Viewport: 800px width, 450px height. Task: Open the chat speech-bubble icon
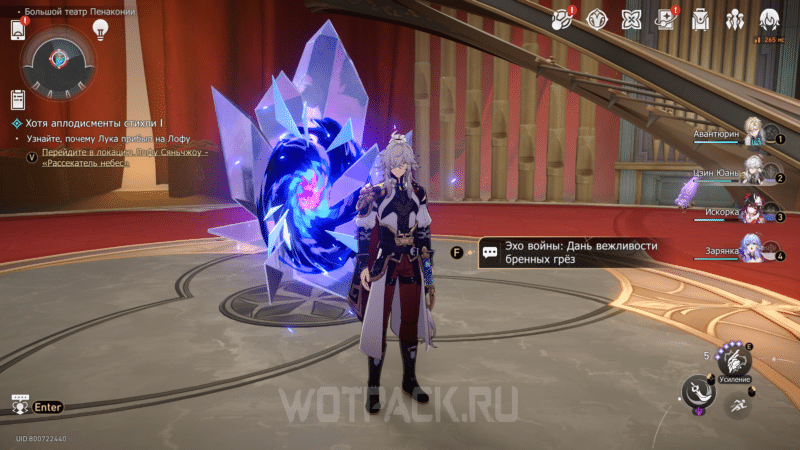18,406
